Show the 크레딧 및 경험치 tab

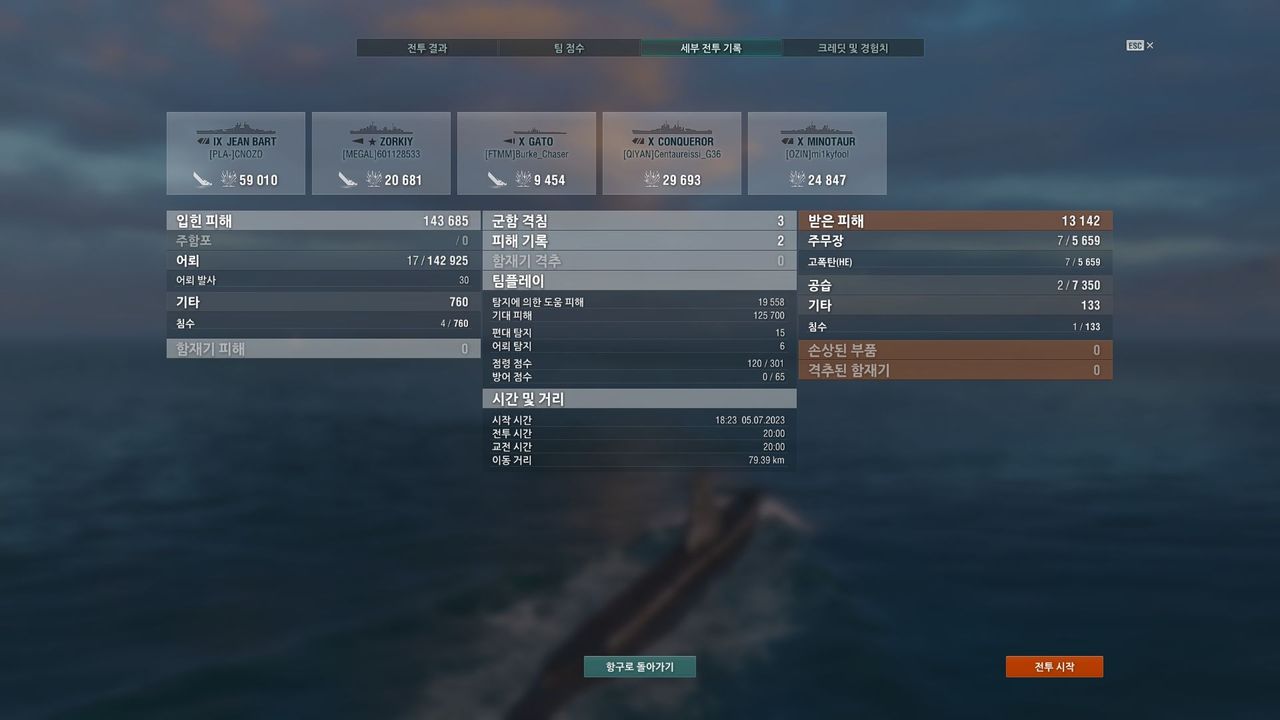(853, 48)
